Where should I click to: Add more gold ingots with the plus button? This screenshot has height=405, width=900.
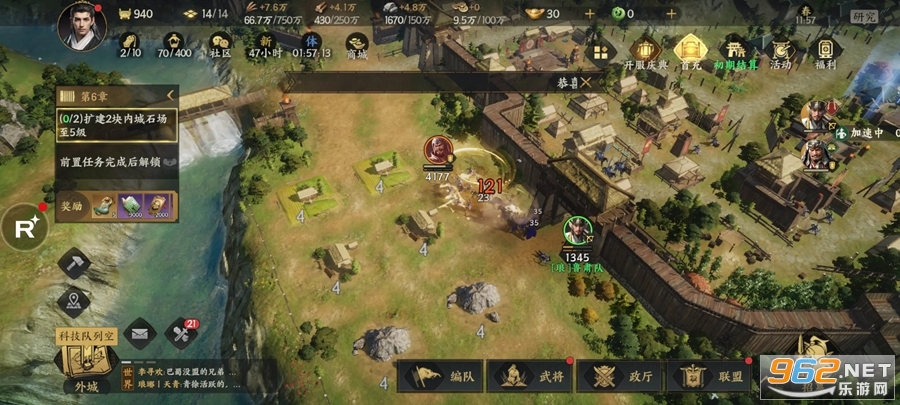click(589, 14)
